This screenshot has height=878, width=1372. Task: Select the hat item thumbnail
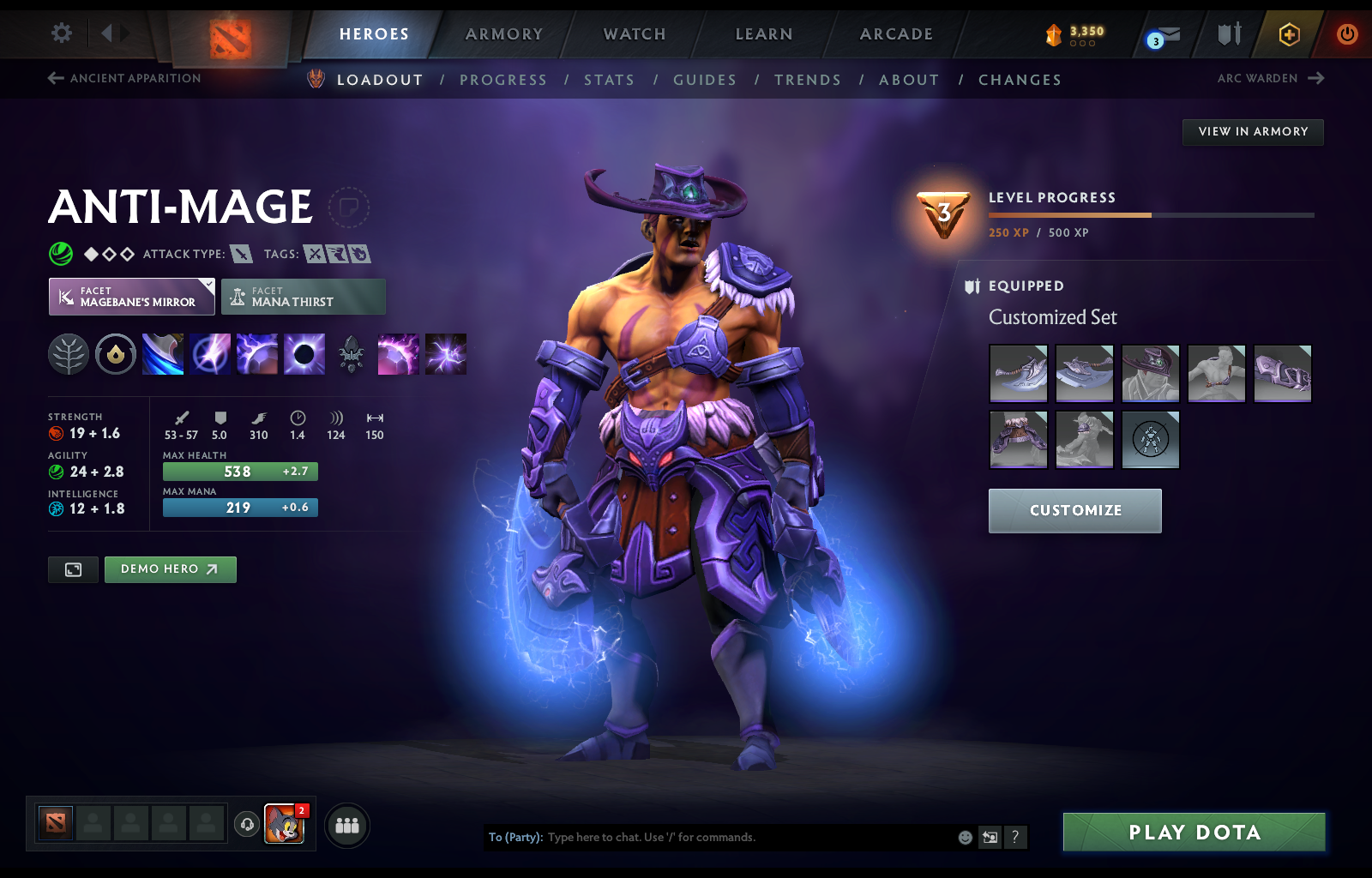[1151, 373]
